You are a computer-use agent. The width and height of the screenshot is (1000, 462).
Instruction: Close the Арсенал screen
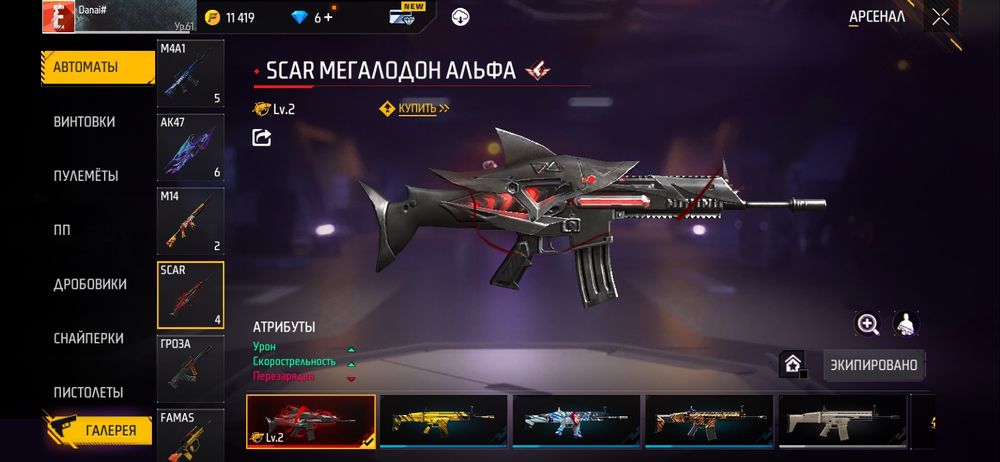pos(940,17)
